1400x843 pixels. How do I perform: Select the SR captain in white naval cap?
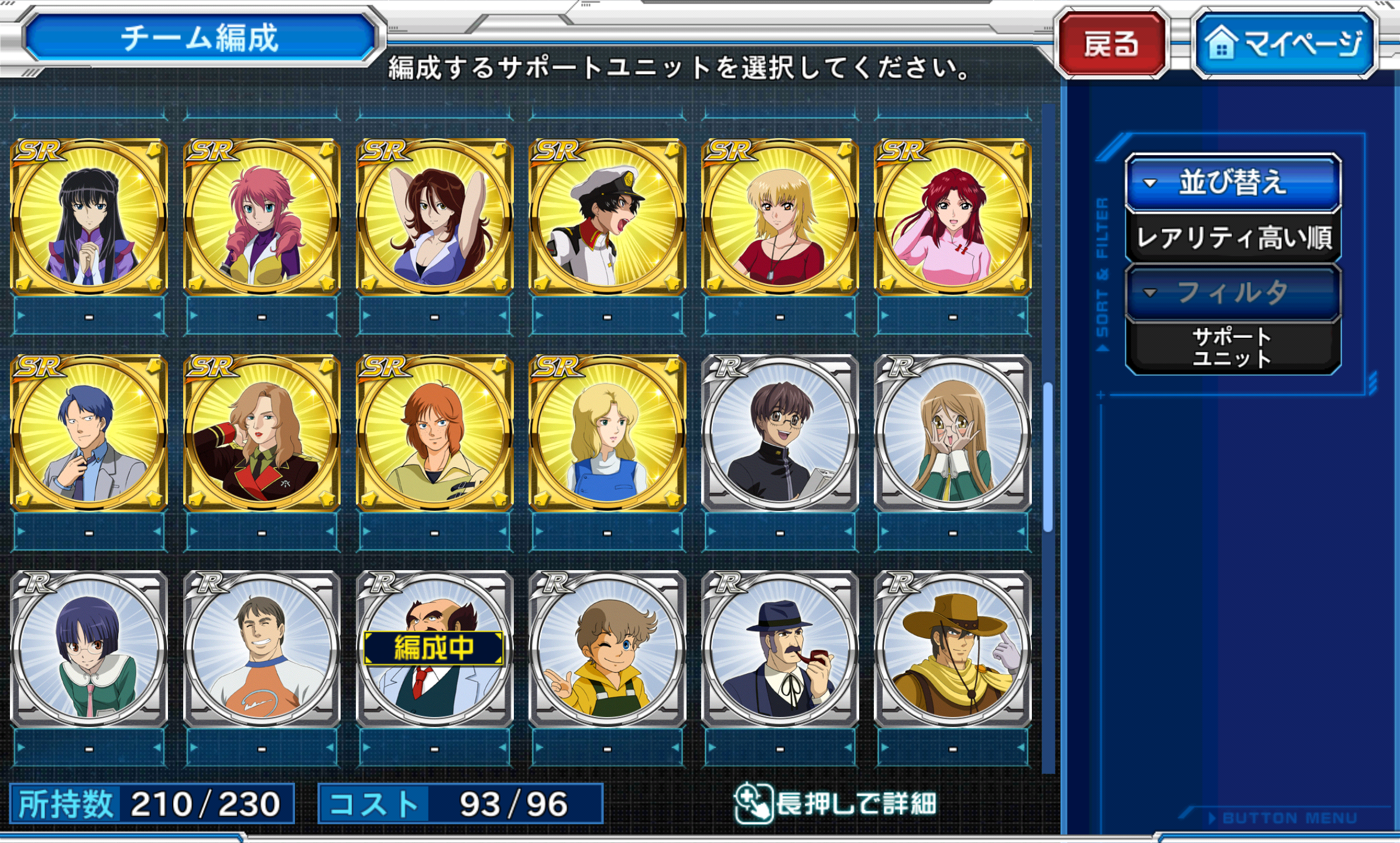click(x=607, y=217)
